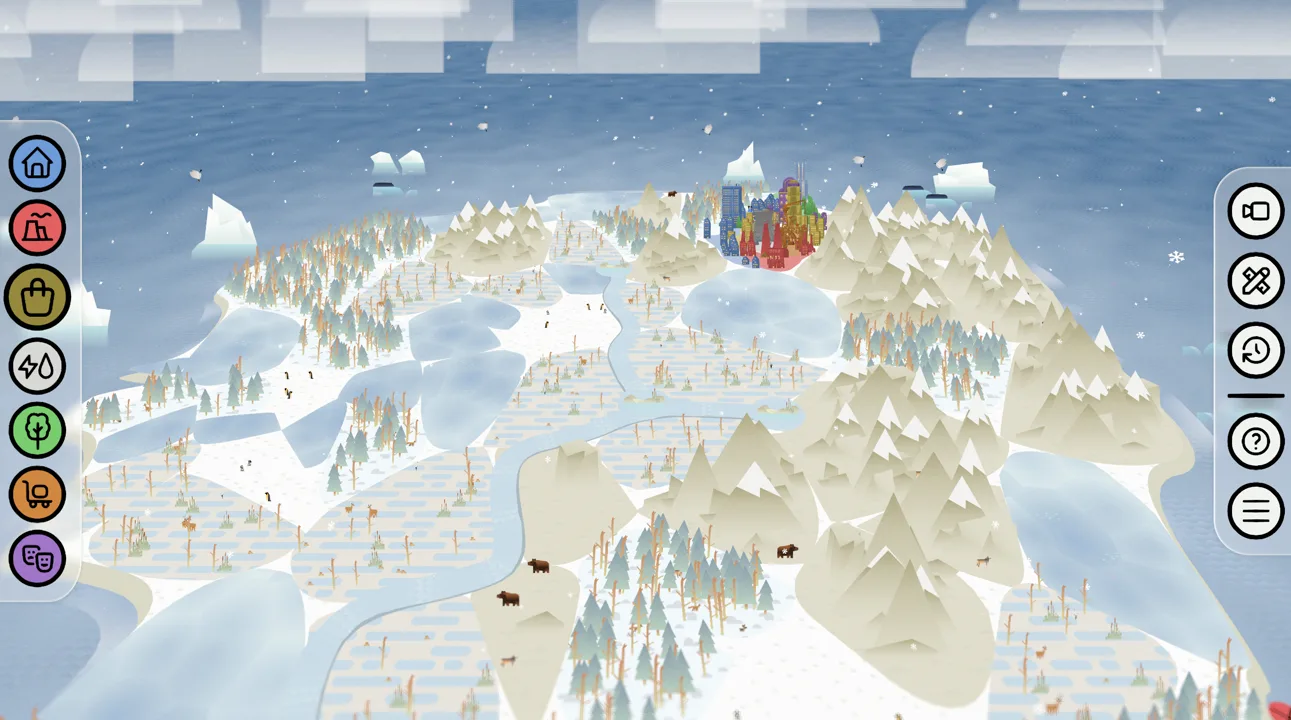This screenshot has width=1291, height=720.
Task: Open the hamburger main menu
Action: point(1255,511)
